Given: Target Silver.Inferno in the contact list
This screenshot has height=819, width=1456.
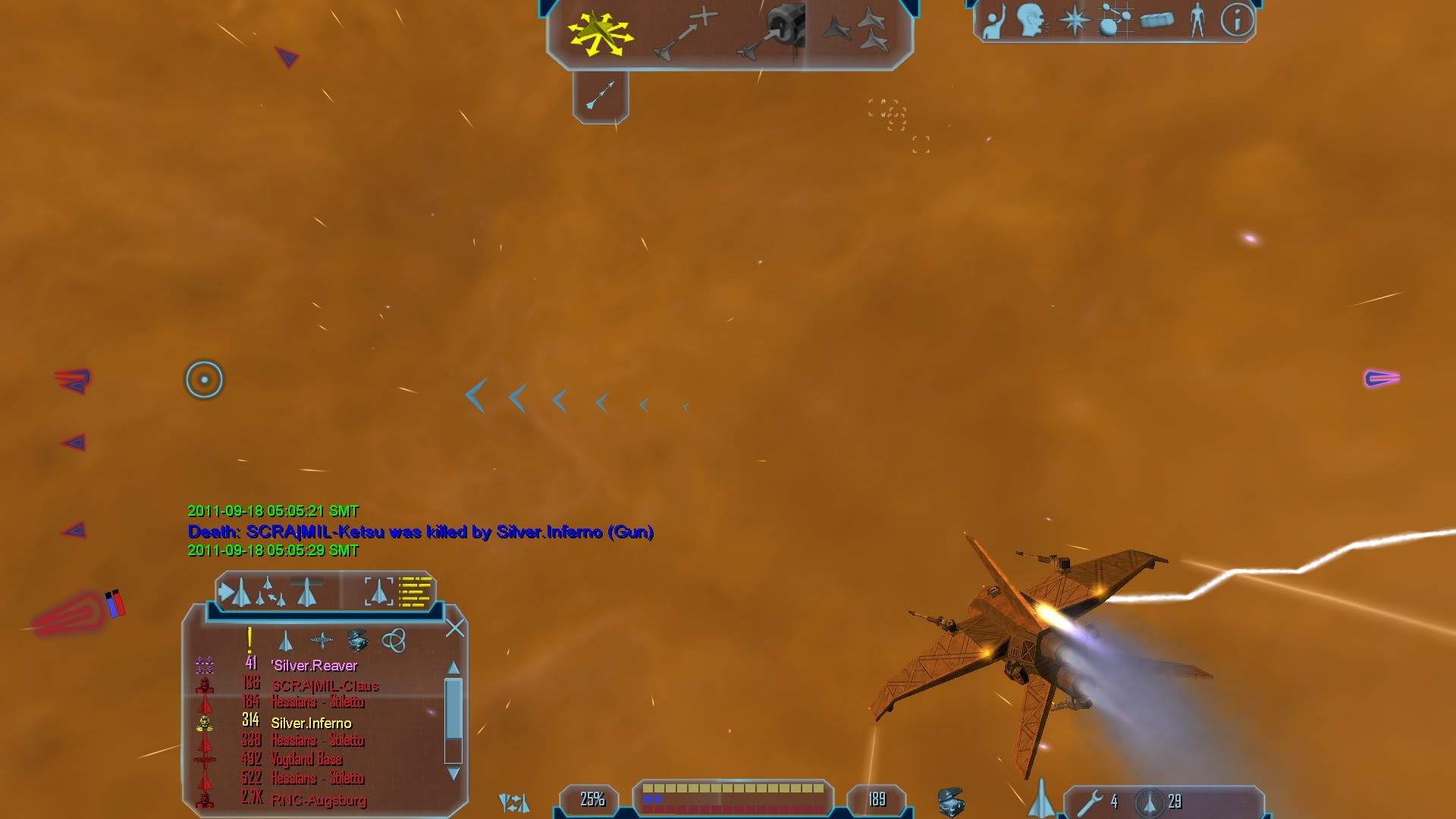Looking at the screenshot, I should click(x=311, y=723).
